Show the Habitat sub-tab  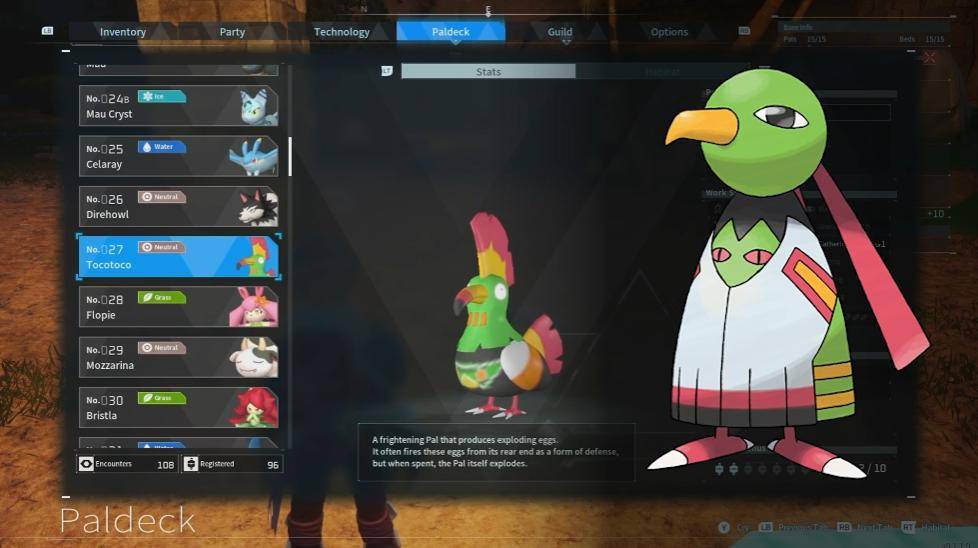pyautogui.click(x=661, y=72)
